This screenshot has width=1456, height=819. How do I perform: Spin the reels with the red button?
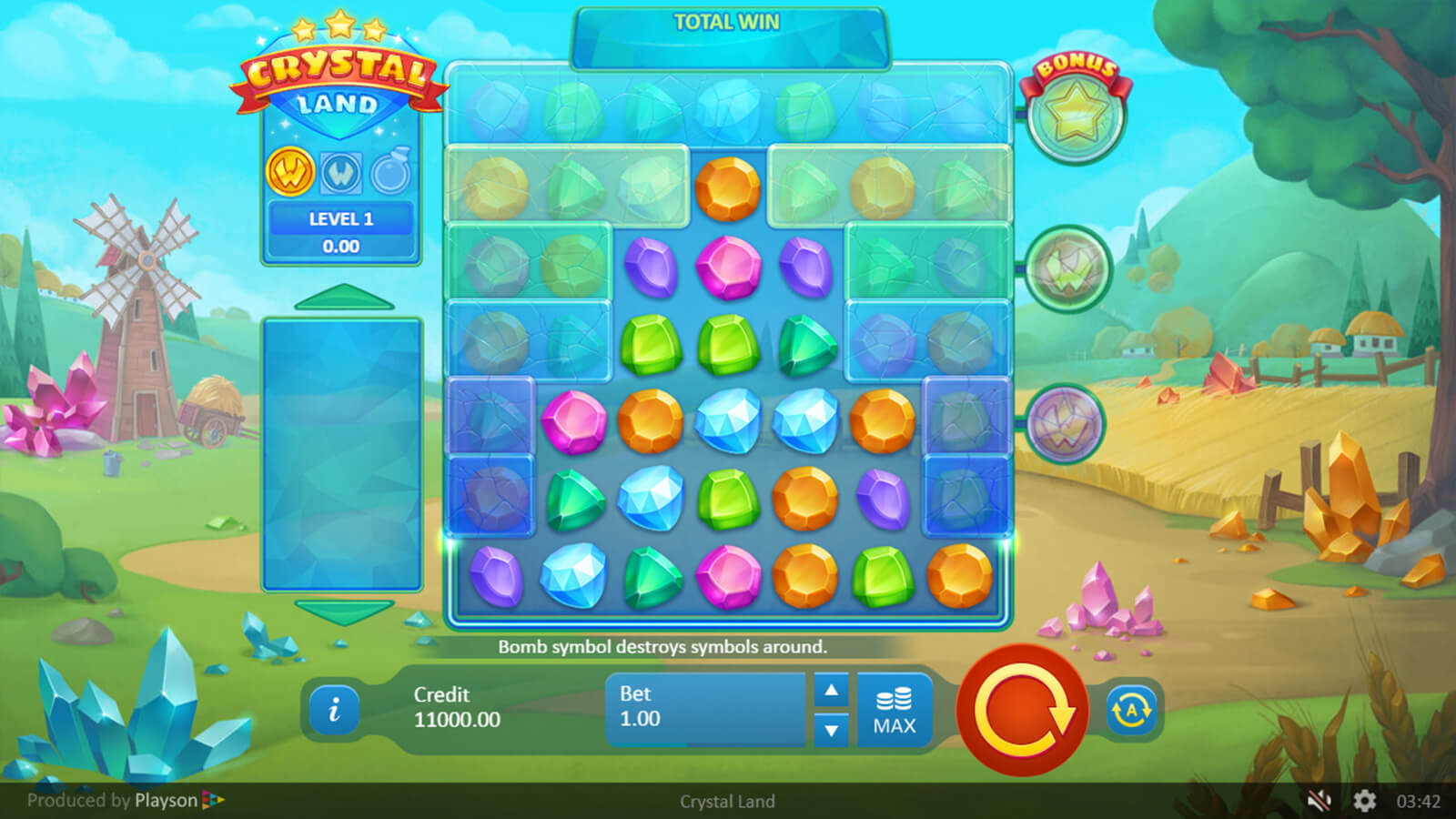(x=1022, y=710)
